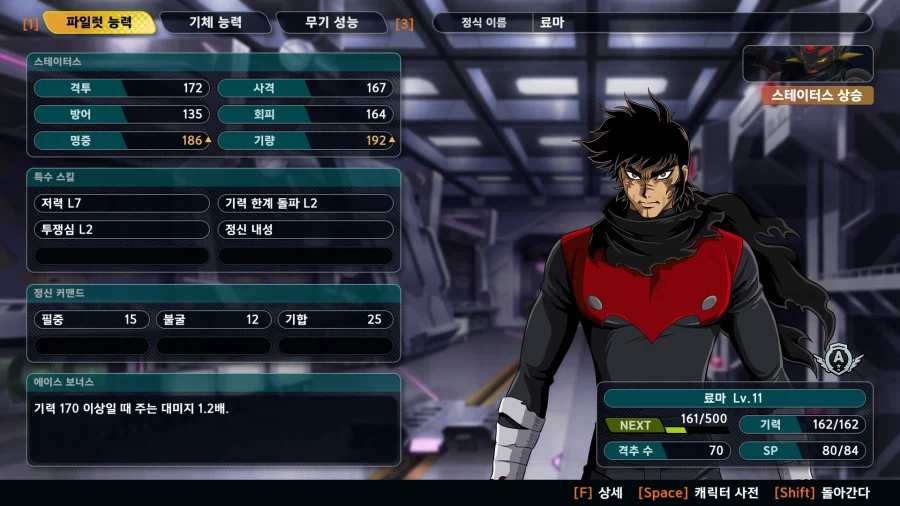Viewport: 900px width, 506px height.
Task: Select the 저력 L7 special skill
Action: click(x=122, y=203)
